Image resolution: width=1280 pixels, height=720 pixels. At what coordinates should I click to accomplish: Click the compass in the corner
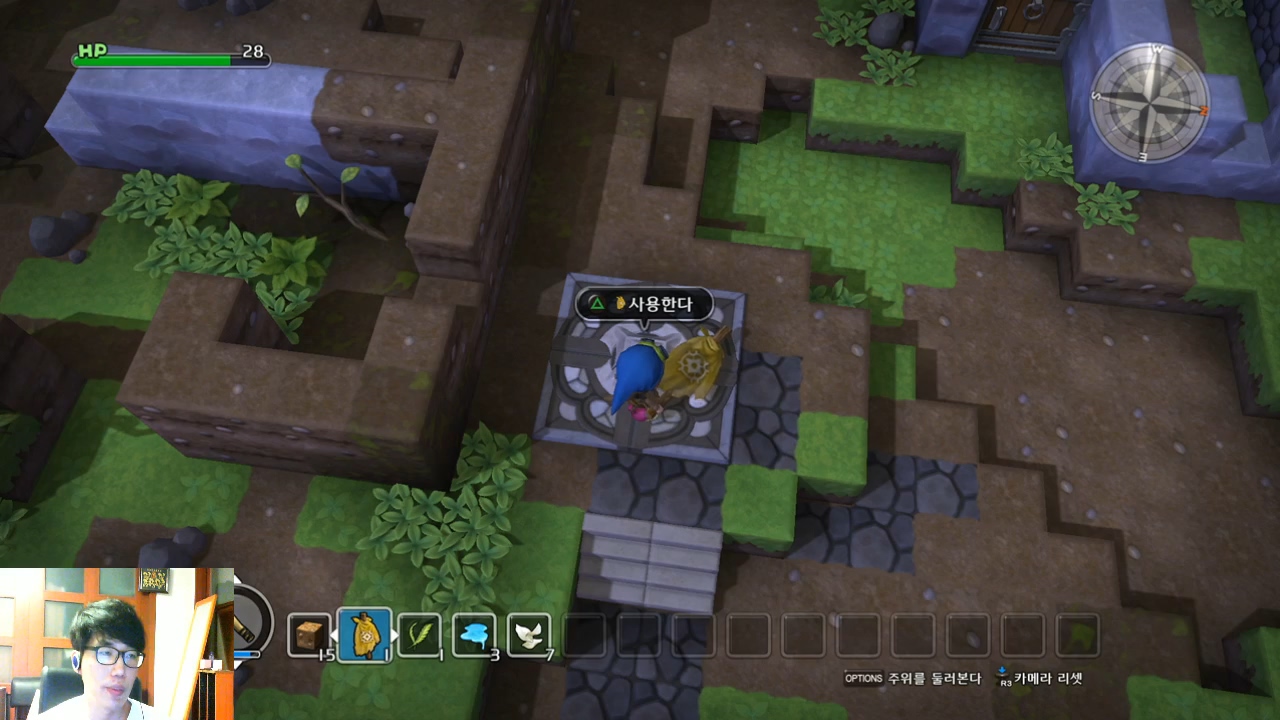pyautogui.click(x=1150, y=102)
